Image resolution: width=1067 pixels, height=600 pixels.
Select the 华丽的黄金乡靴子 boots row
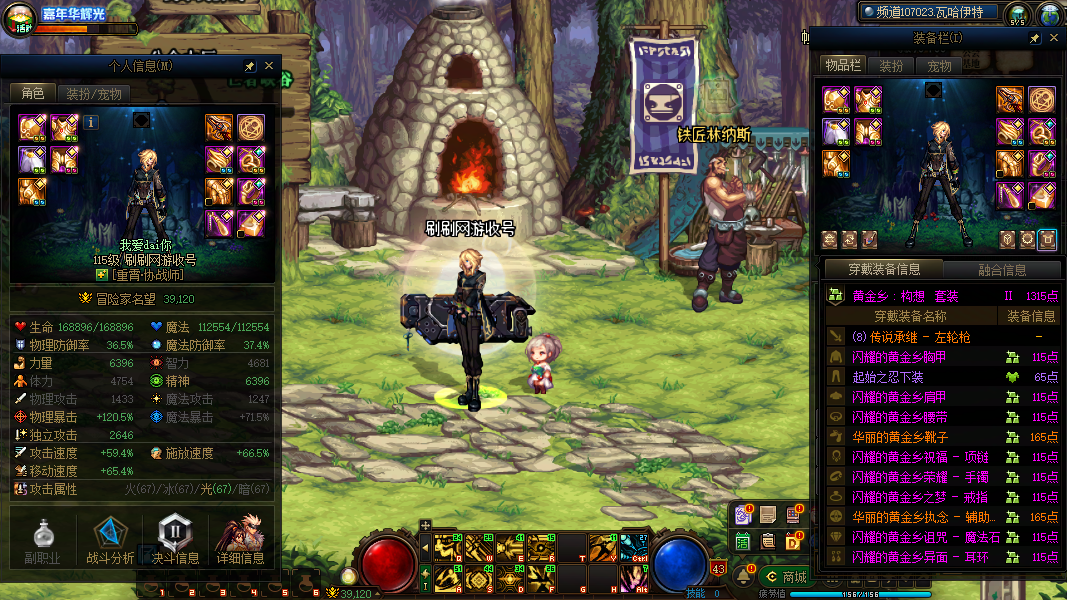point(900,437)
